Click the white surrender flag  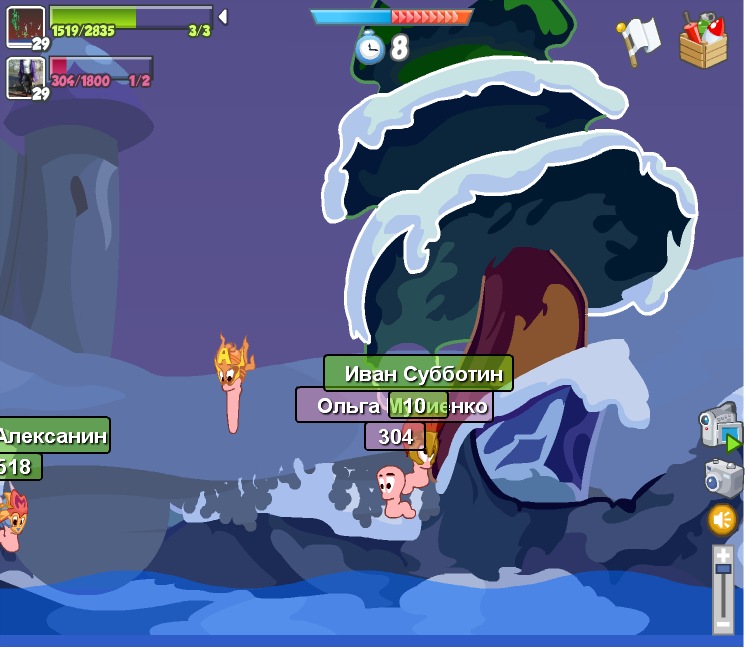[x=640, y=40]
